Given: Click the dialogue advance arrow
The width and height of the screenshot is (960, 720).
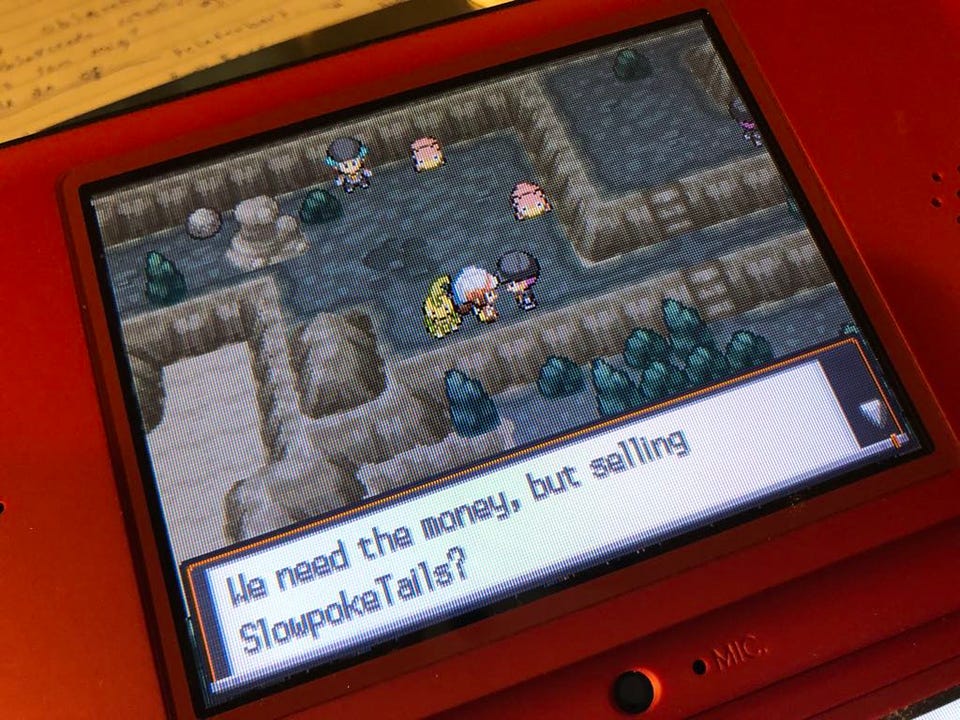Looking at the screenshot, I should (872, 411).
